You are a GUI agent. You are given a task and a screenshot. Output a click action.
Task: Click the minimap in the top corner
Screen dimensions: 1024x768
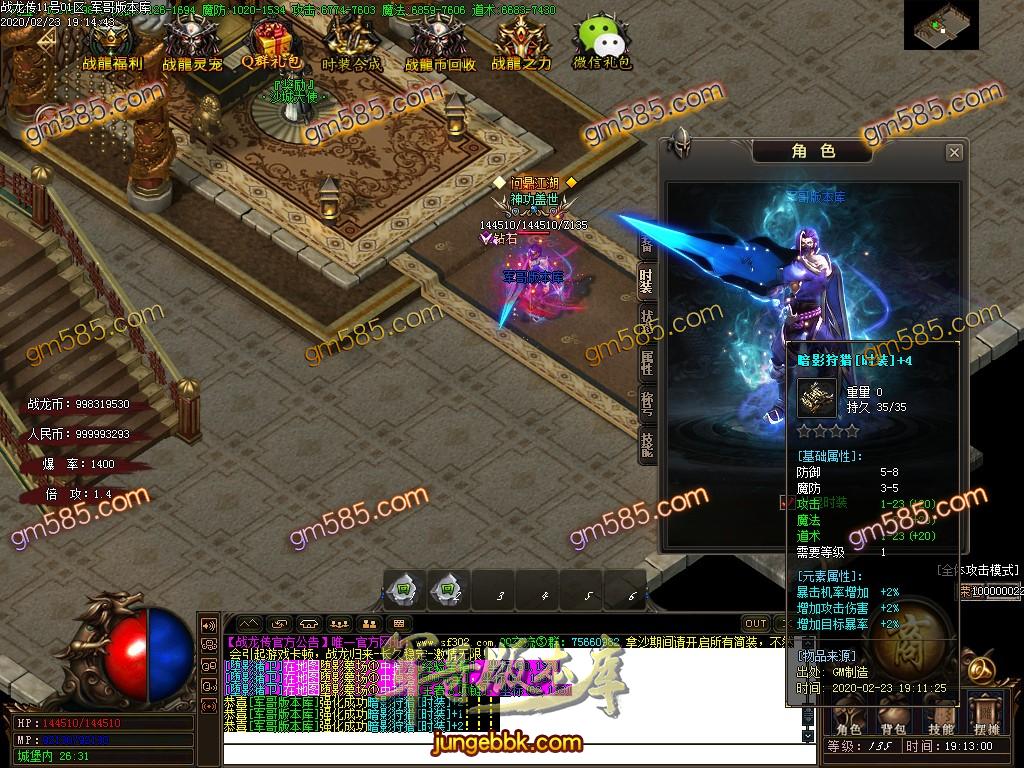pyautogui.click(x=940, y=25)
